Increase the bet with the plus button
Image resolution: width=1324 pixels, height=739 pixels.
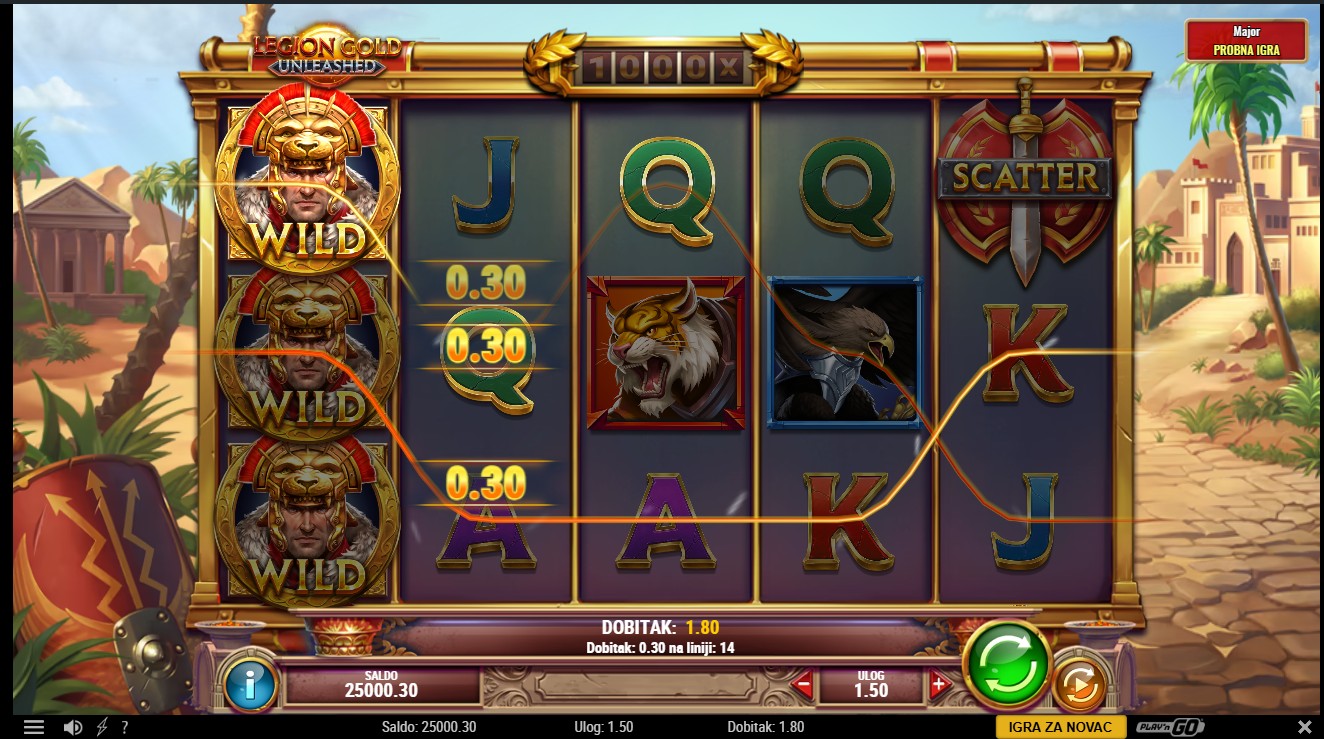tap(938, 685)
